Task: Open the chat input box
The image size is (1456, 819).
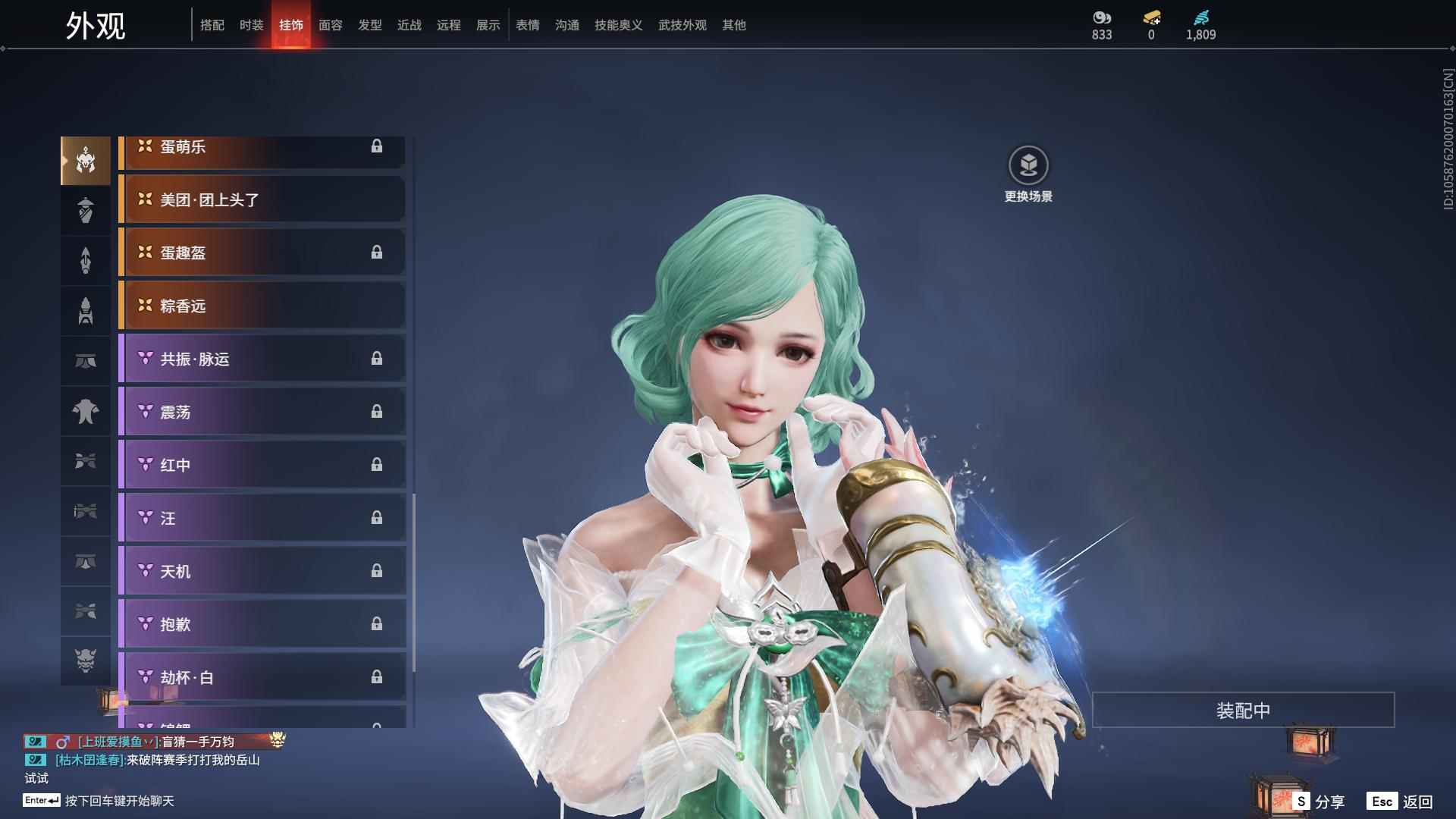Action: point(119,801)
